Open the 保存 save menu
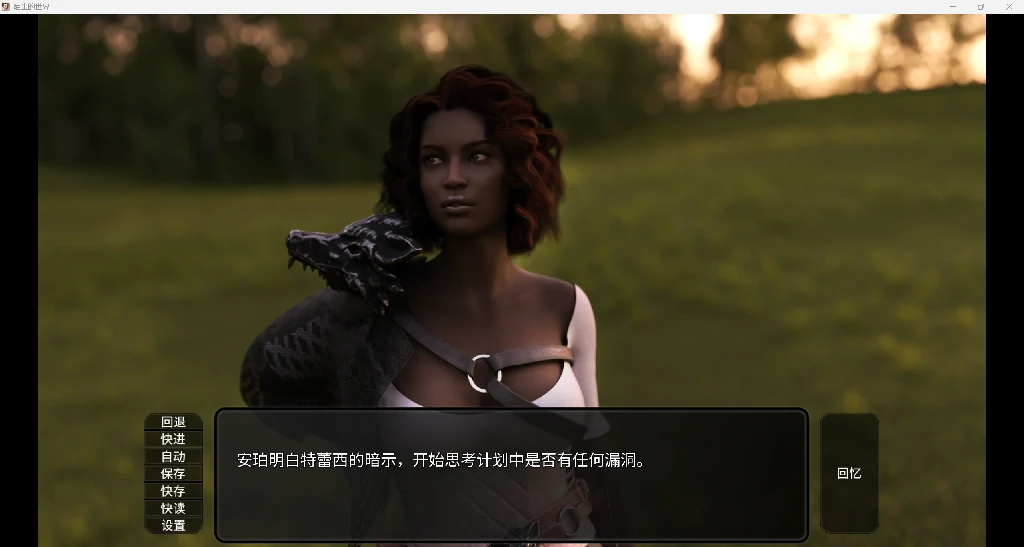Image resolution: width=1024 pixels, height=547 pixels. coord(173,474)
